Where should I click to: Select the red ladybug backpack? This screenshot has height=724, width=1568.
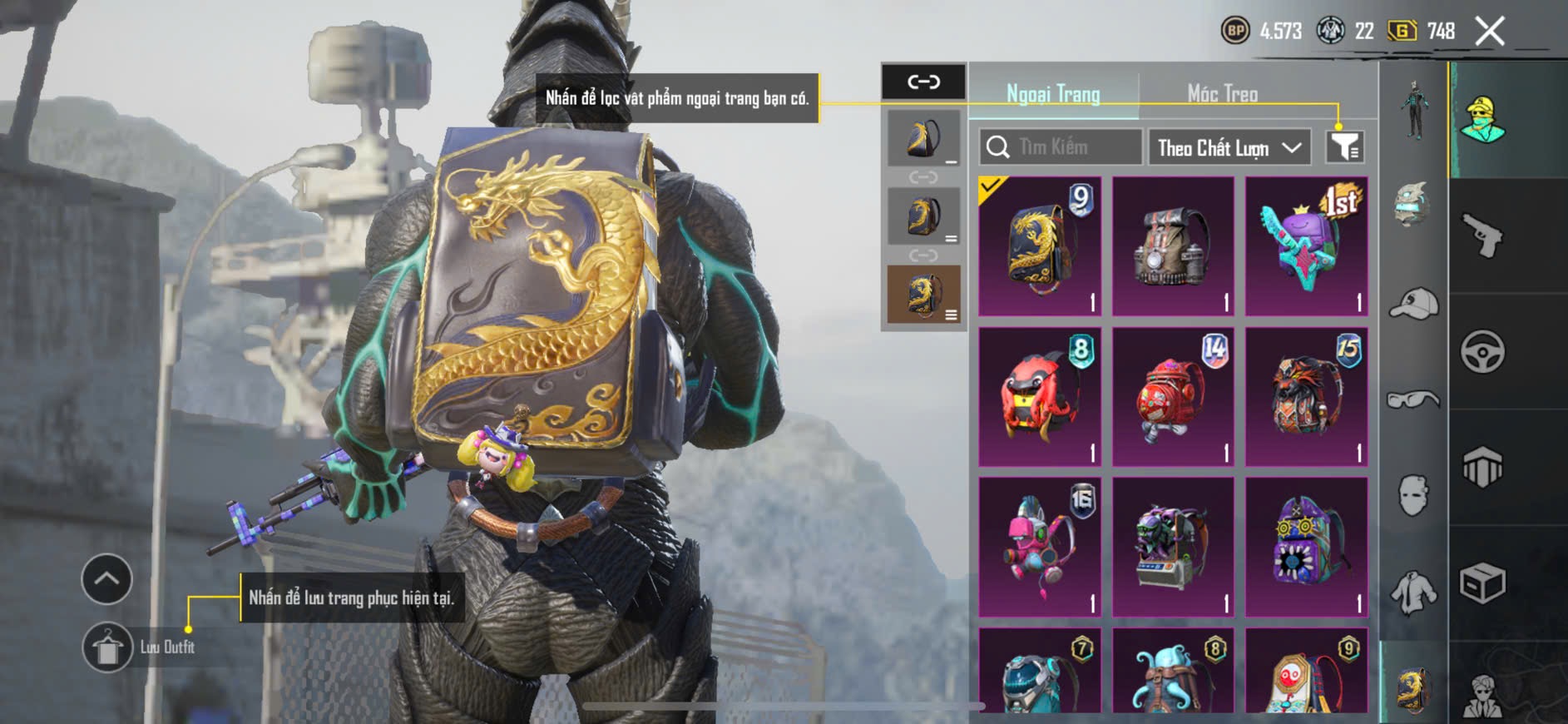tap(1040, 397)
